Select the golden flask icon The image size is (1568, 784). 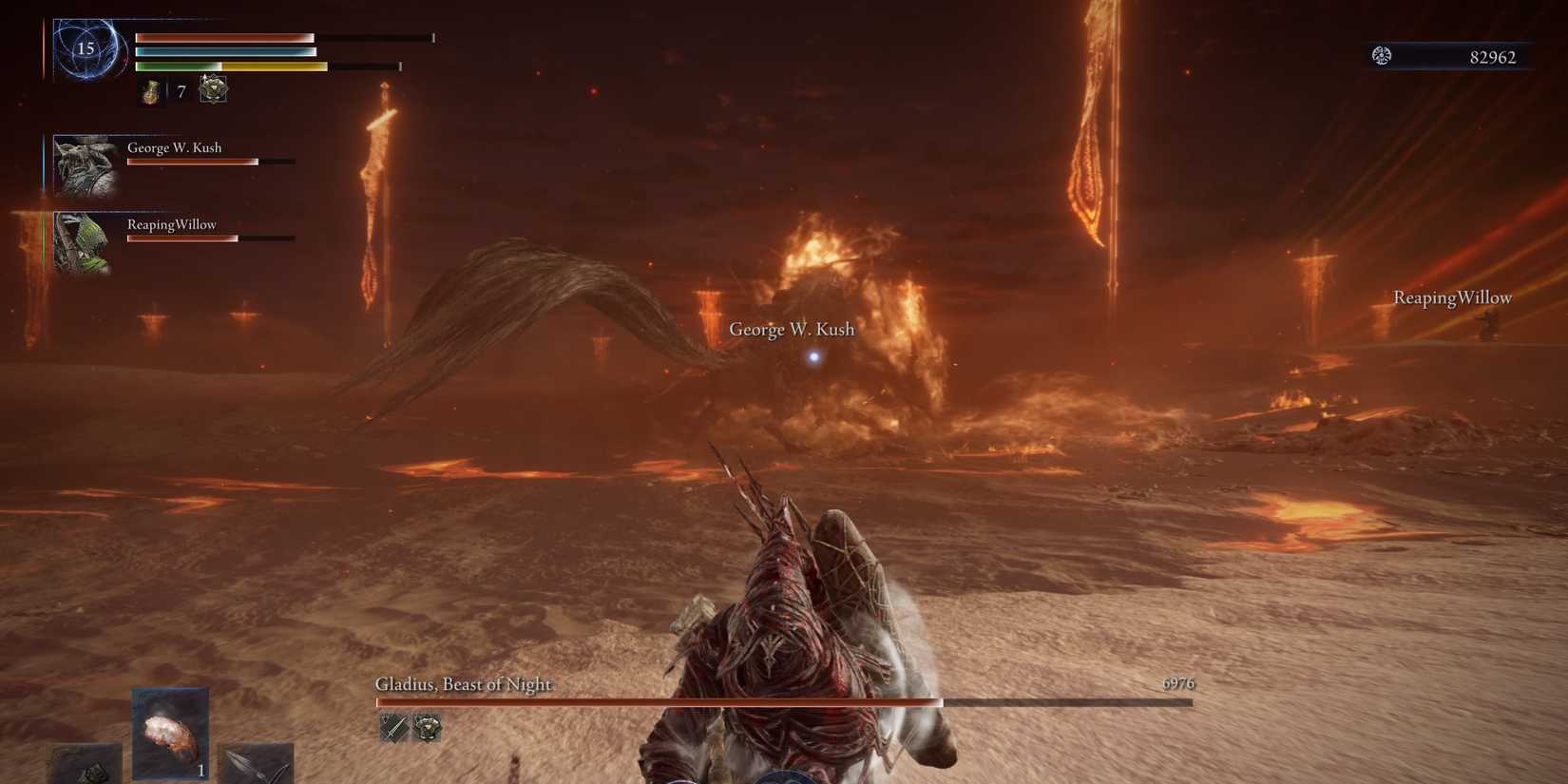click(151, 91)
